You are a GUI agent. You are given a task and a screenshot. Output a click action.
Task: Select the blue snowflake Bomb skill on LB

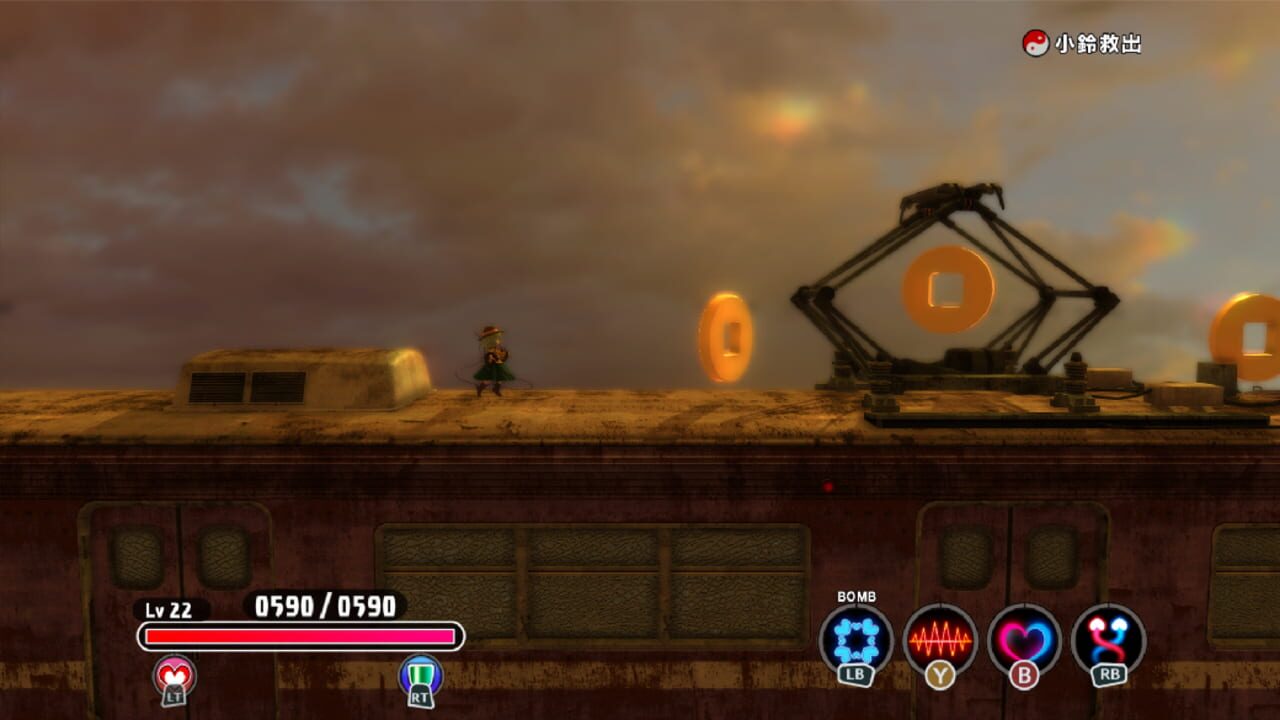pyautogui.click(x=855, y=638)
